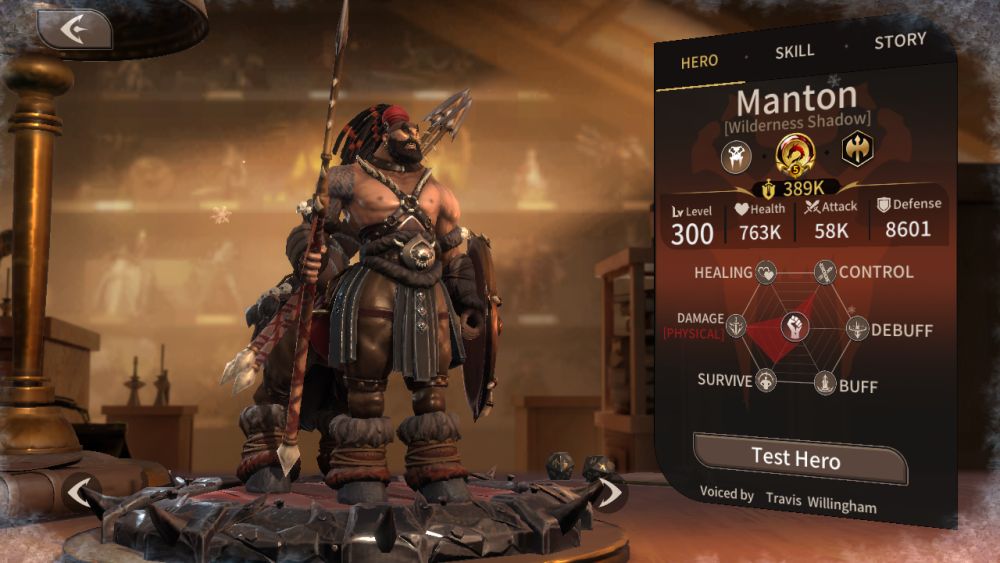1000x563 pixels.
Task: Tap the Survive attribute icon
Action: (766, 381)
